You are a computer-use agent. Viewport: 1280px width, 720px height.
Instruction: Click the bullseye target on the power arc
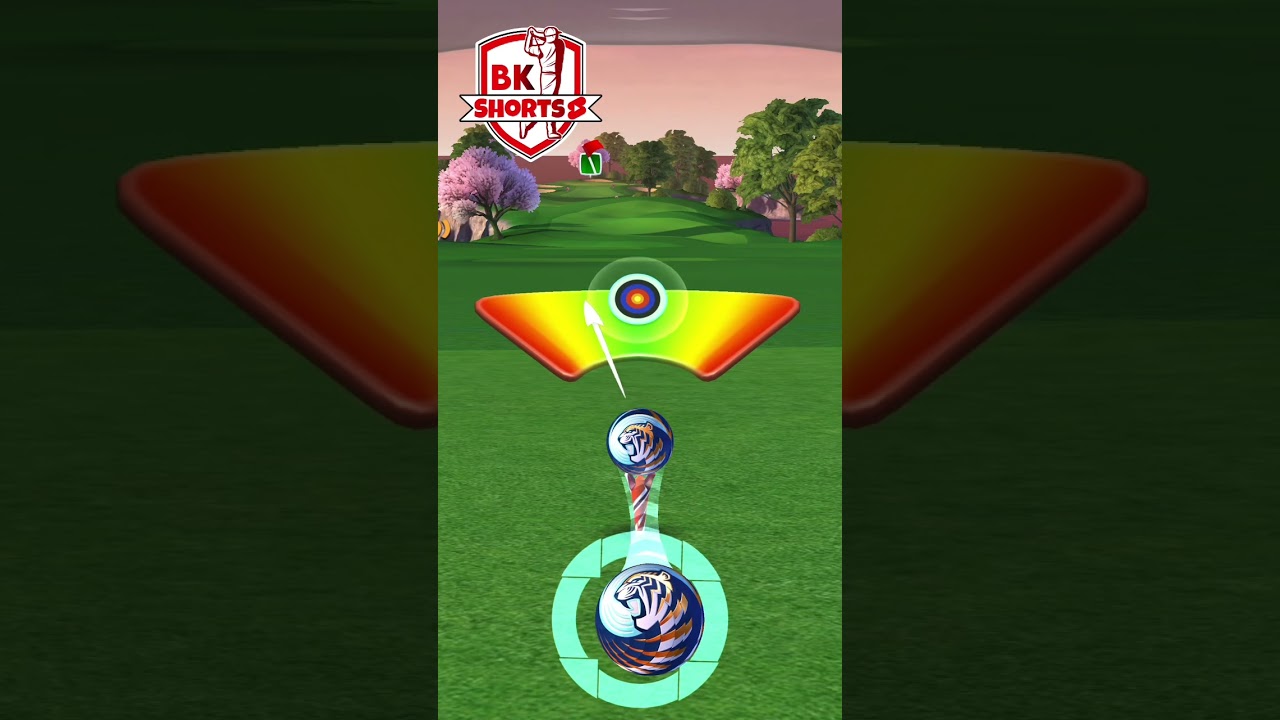pyautogui.click(x=637, y=298)
